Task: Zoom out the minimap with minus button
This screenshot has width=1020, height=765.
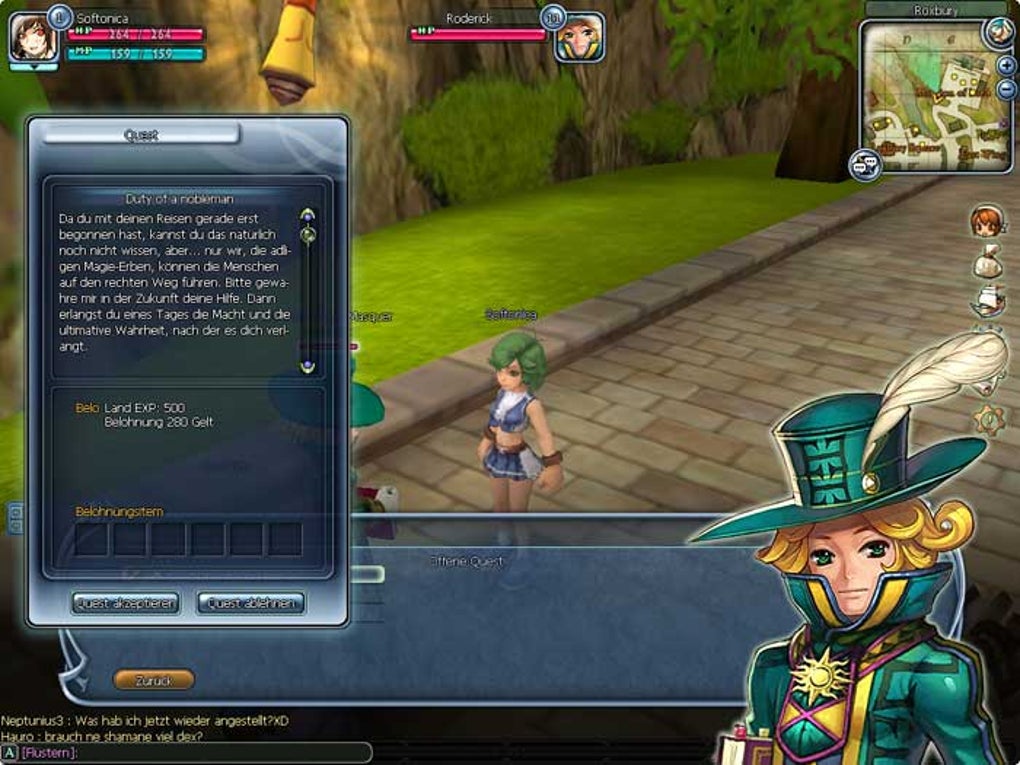Action: 1006,89
